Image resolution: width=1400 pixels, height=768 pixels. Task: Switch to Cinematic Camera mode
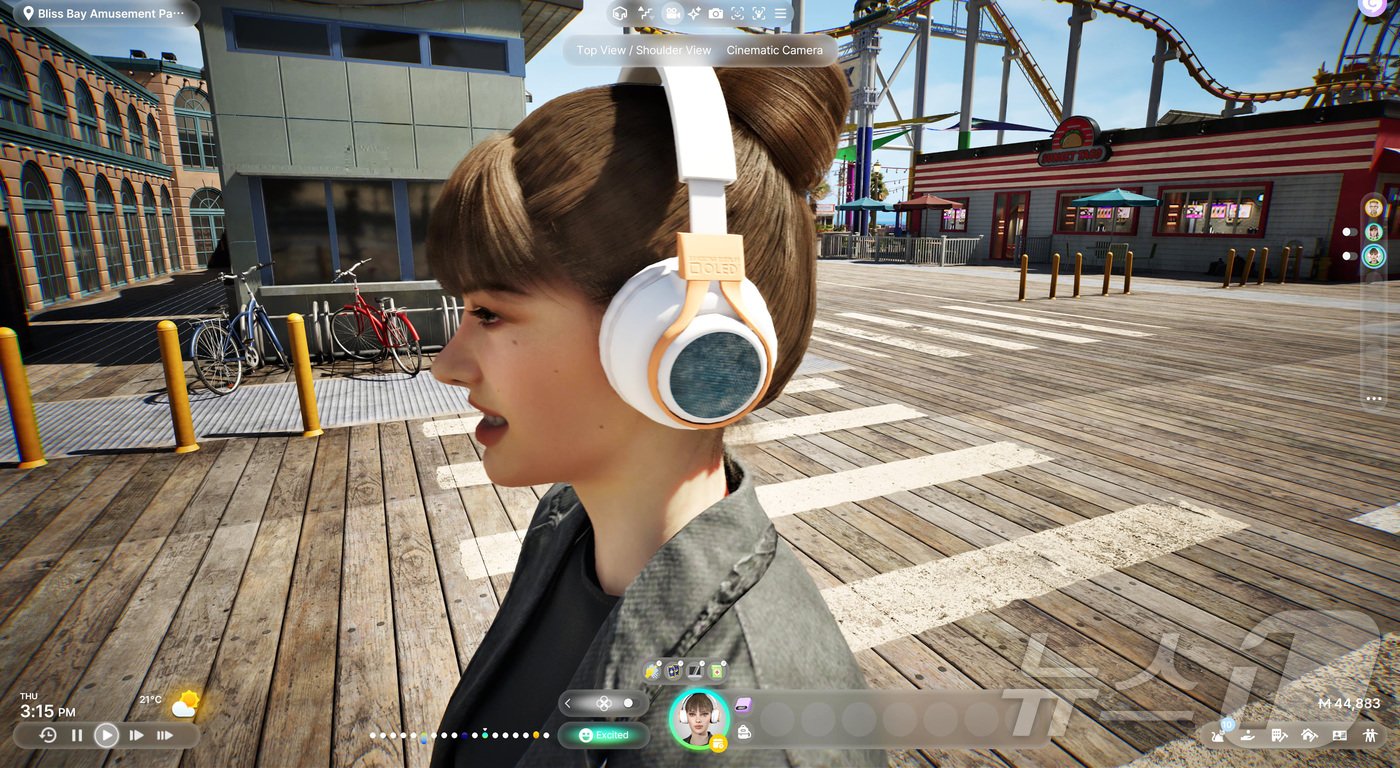coord(775,50)
